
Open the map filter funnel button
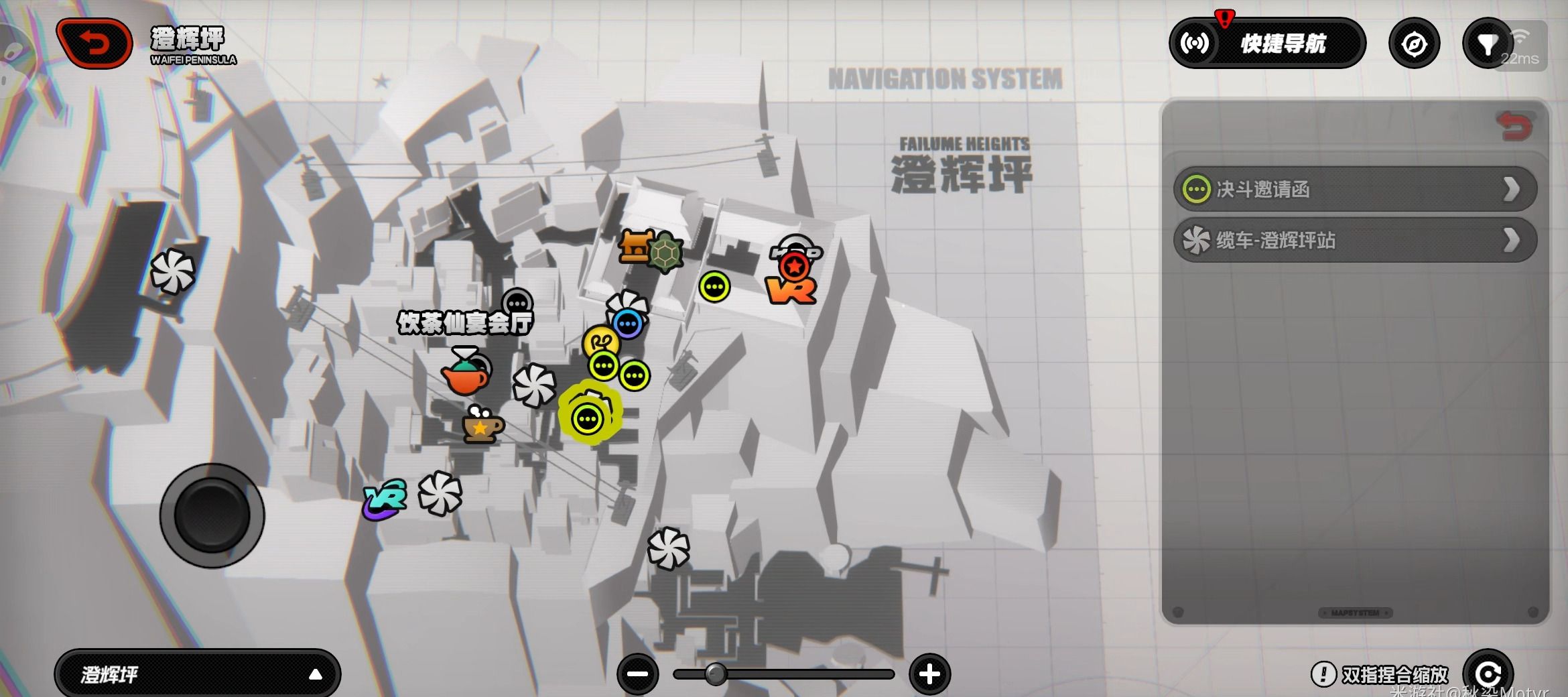pos(1487,44)
